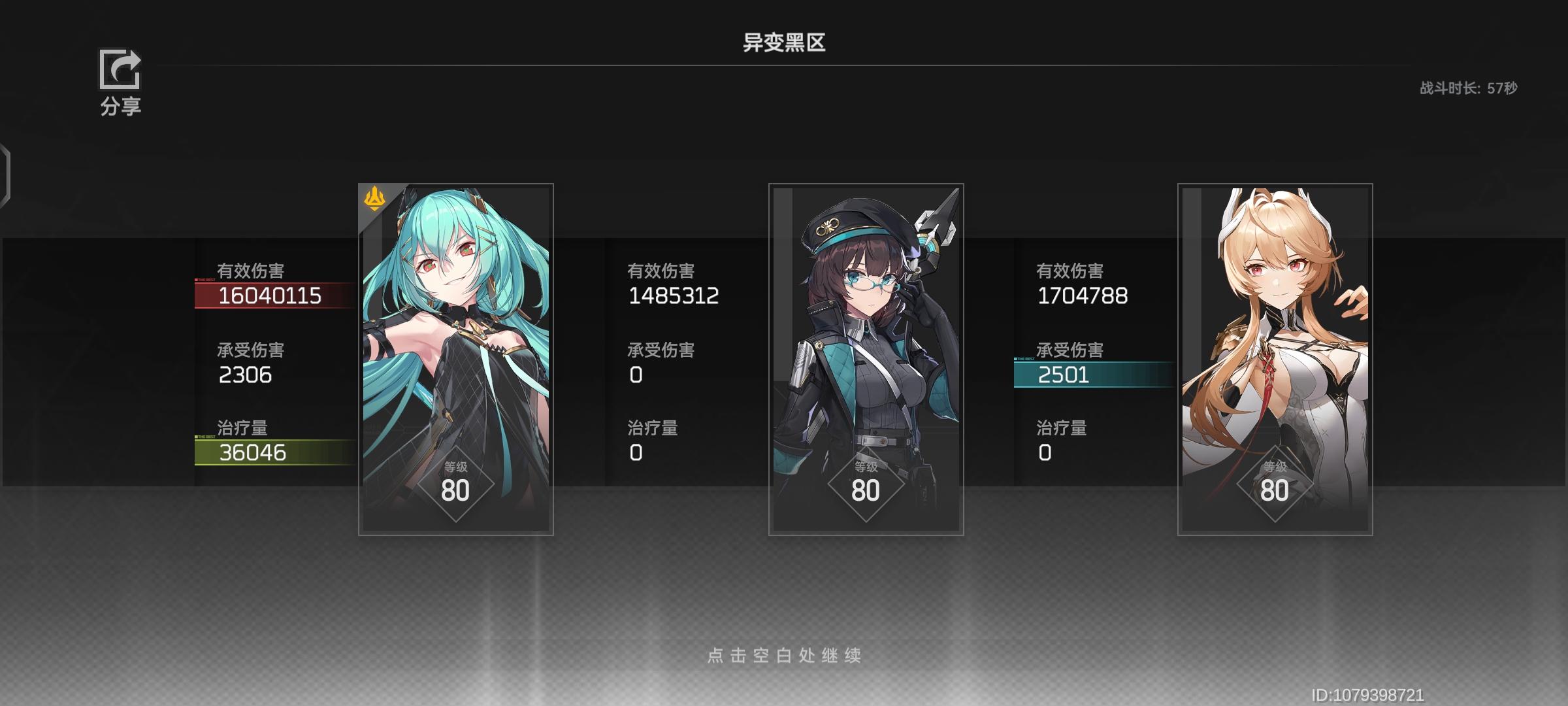Select the 异变黑区 title tab
This screenshot has height=706, width=1568.
(783, 41)
